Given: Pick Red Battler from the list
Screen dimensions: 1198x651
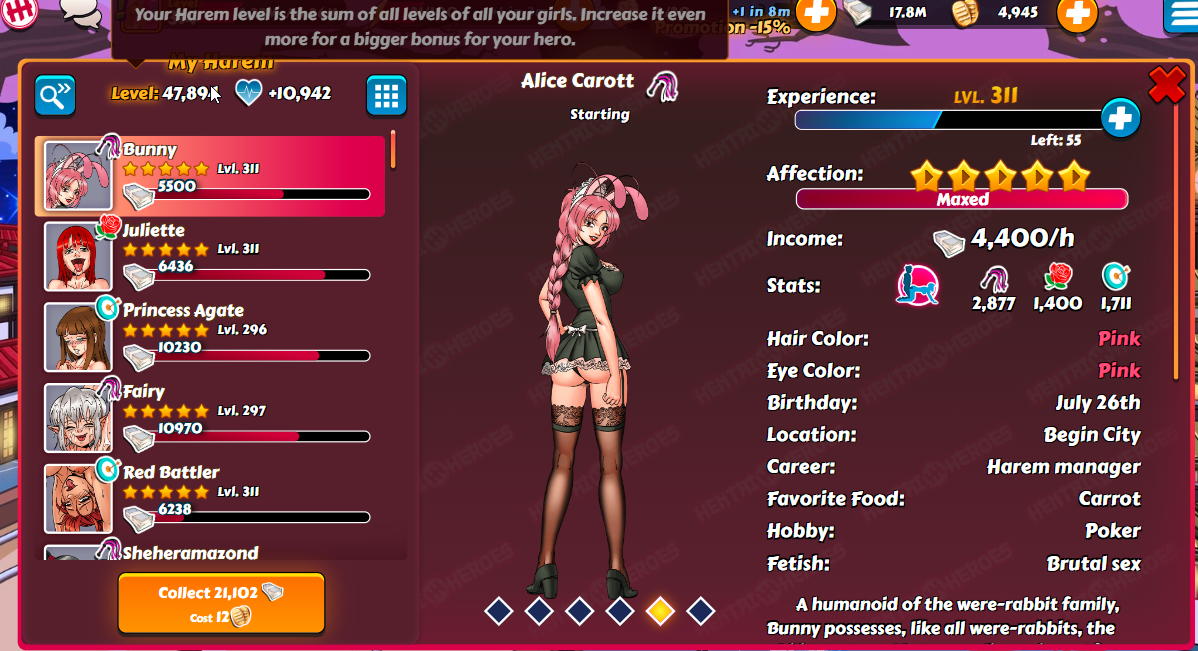Looking at the screenshot, I should 210,499.
